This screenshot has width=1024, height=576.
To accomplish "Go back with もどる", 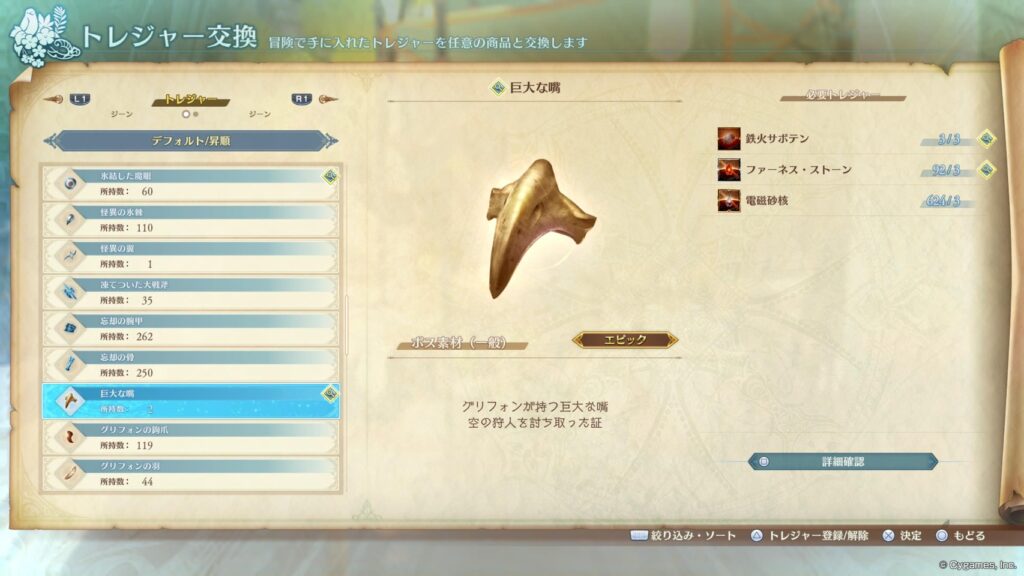I will point(961,536).
